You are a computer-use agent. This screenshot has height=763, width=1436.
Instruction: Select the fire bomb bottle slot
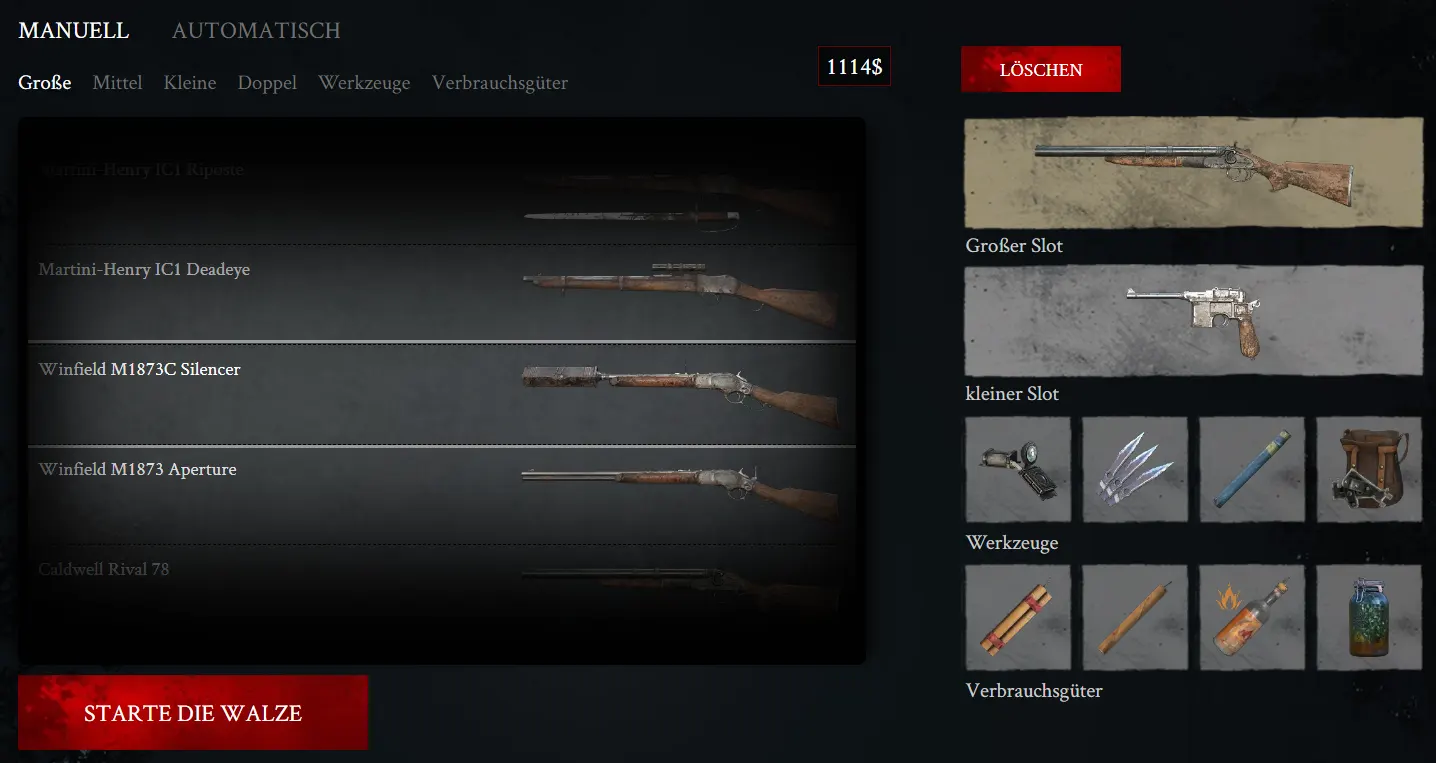1252,617
